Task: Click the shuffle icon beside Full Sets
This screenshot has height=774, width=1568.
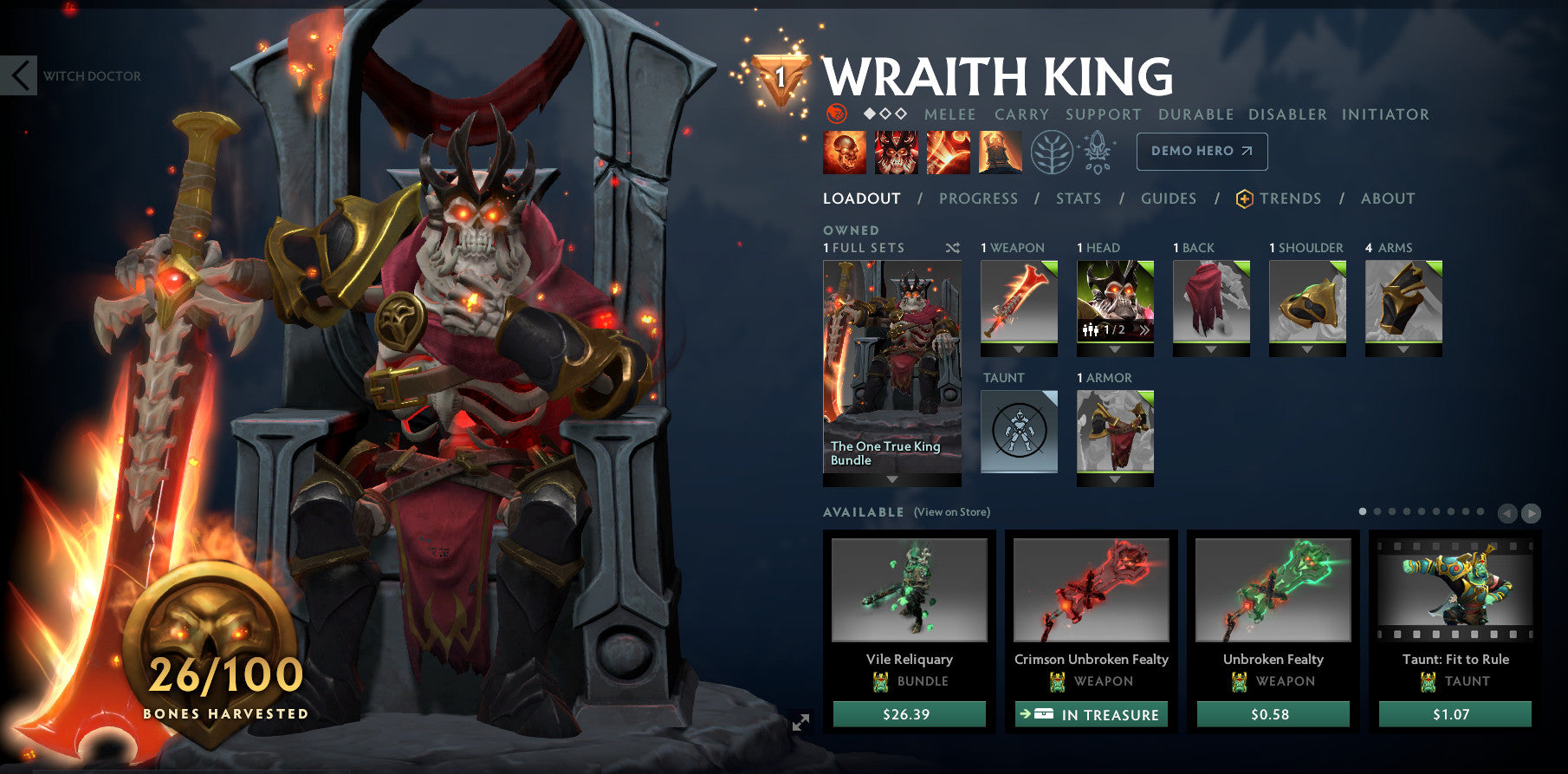Action: (952, 247)
